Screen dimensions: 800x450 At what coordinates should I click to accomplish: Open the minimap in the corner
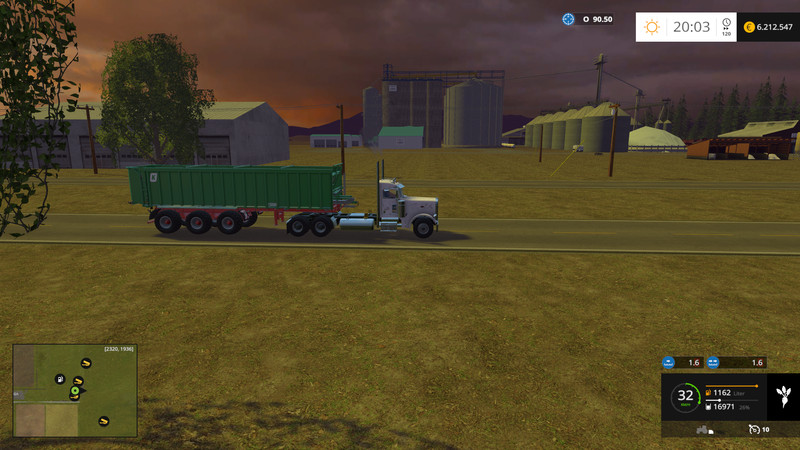tap(75, 390)
